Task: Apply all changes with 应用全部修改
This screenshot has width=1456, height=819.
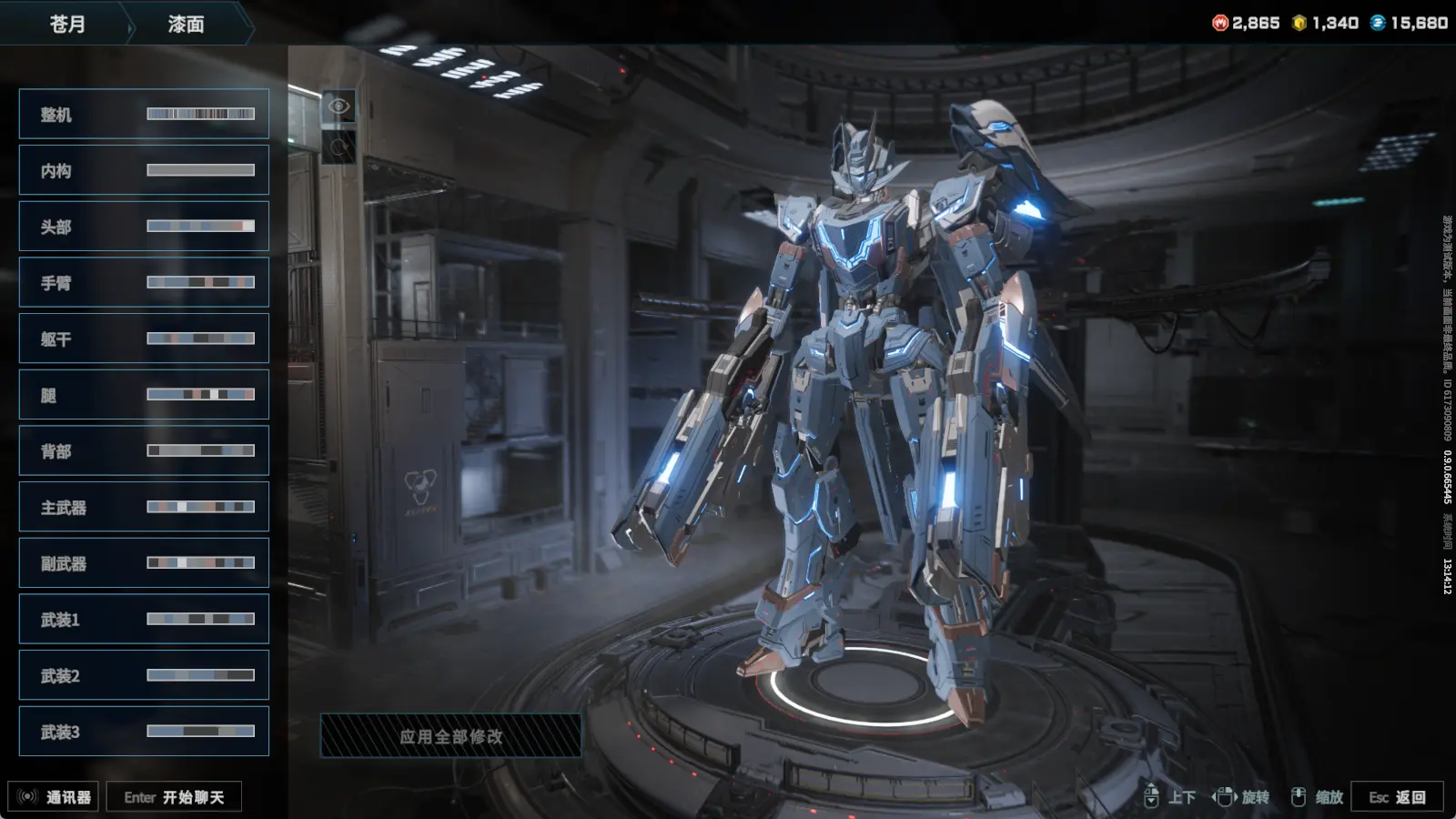Action: [x=450, y=736]
